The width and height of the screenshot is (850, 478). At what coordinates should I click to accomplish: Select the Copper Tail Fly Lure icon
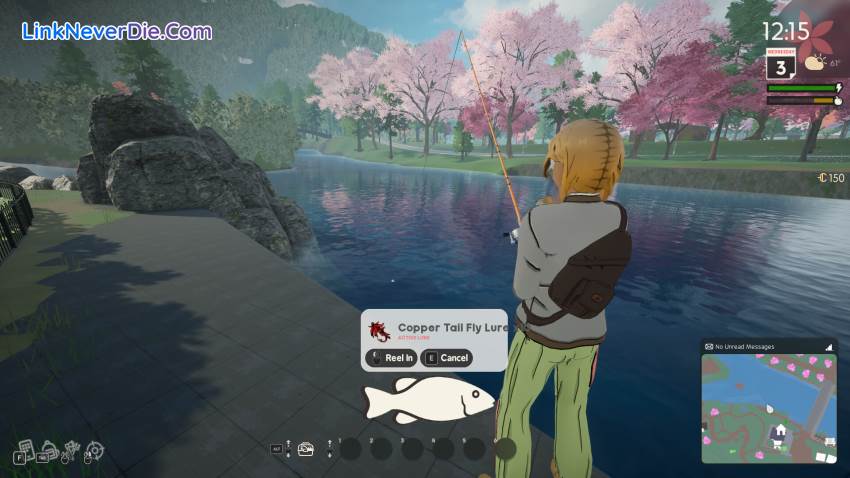379,331
